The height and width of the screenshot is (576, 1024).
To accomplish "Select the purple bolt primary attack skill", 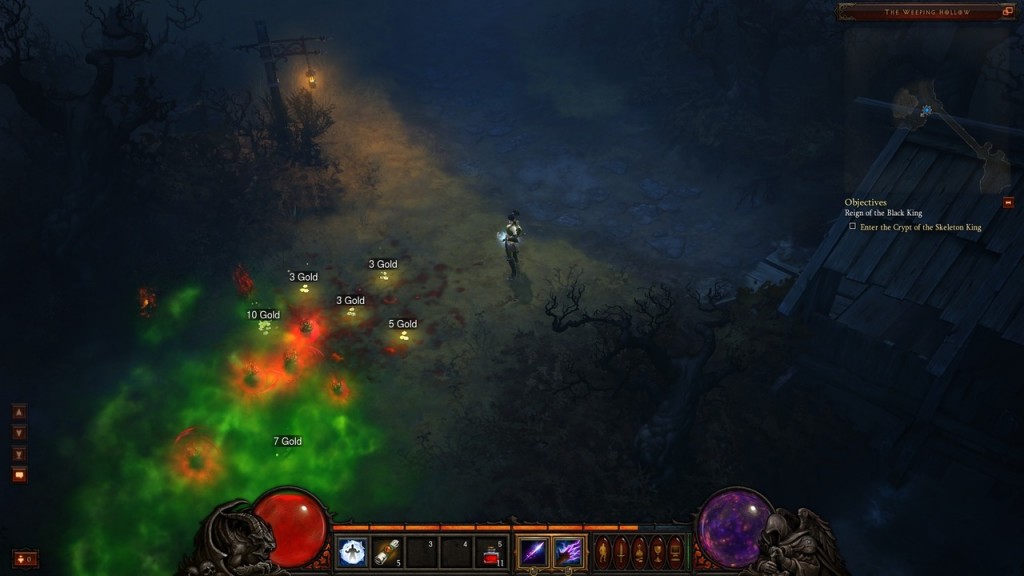I will [x=533, y=552].
